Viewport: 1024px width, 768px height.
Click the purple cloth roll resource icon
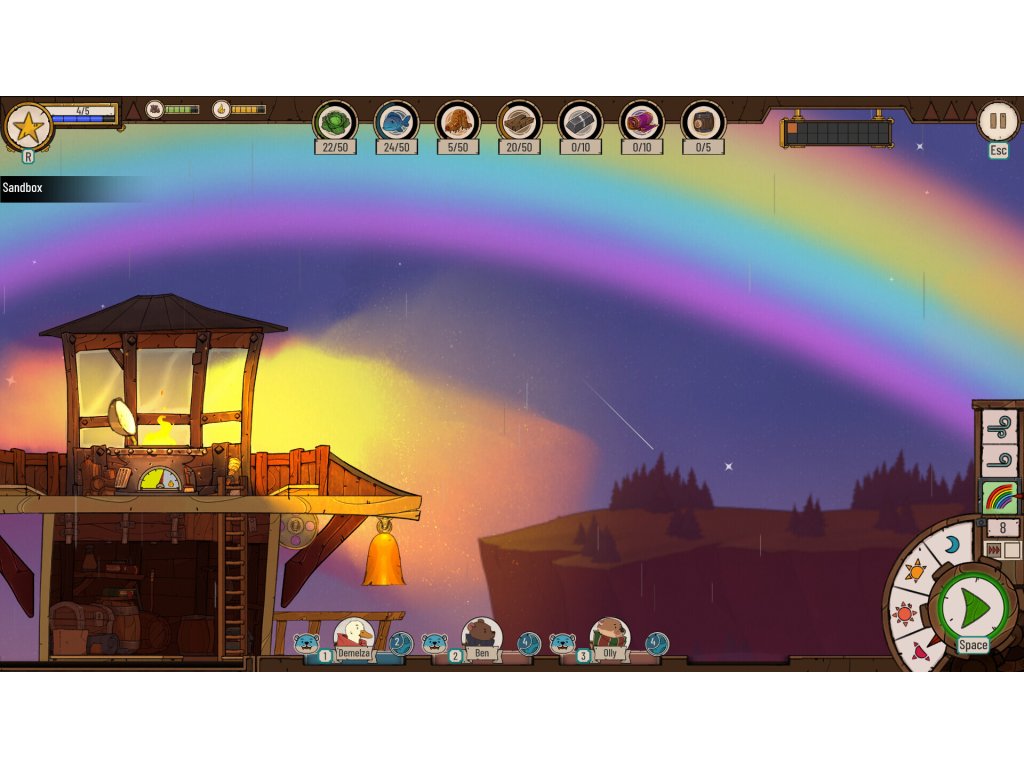pos(642,122)
